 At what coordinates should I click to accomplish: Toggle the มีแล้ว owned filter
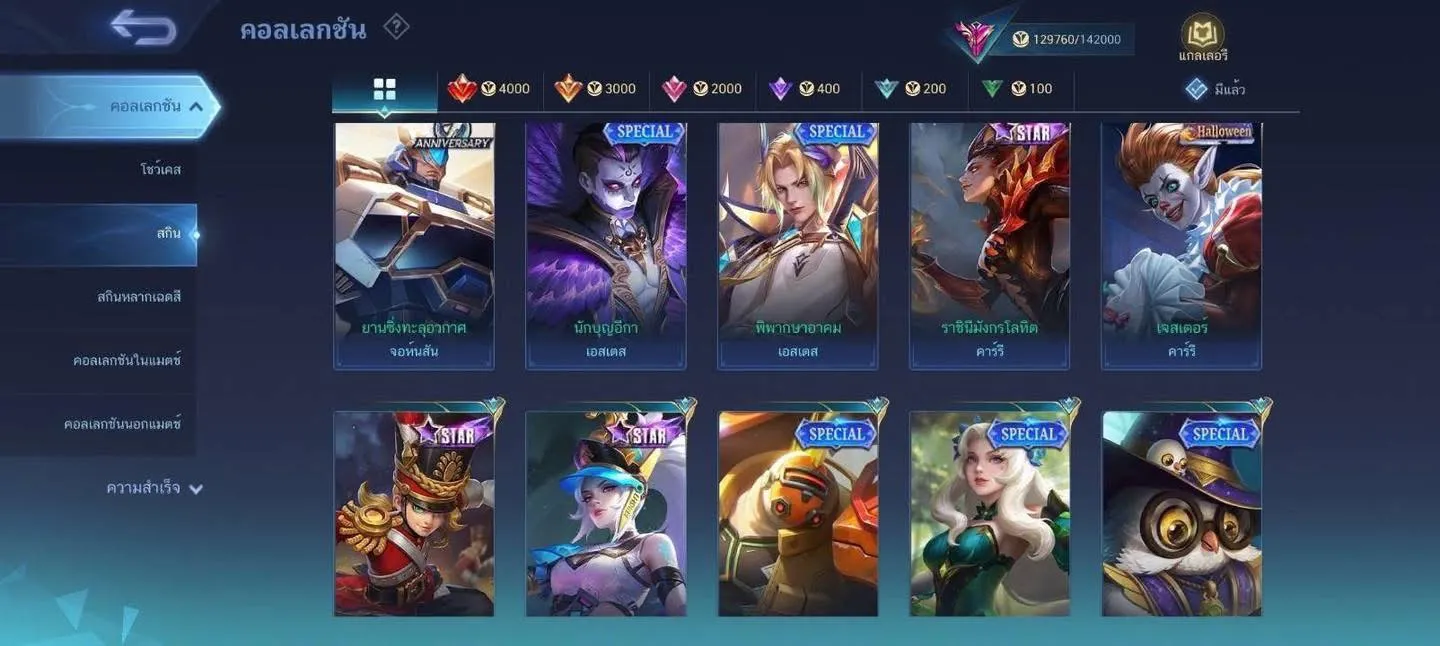point(1215,89)
